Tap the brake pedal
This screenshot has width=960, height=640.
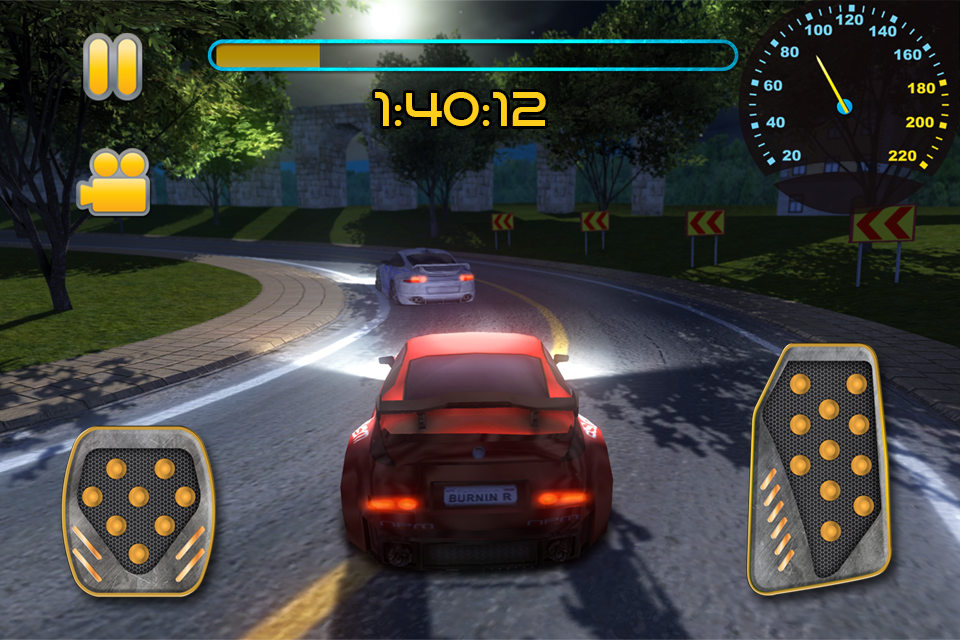(x=138, y=510)
